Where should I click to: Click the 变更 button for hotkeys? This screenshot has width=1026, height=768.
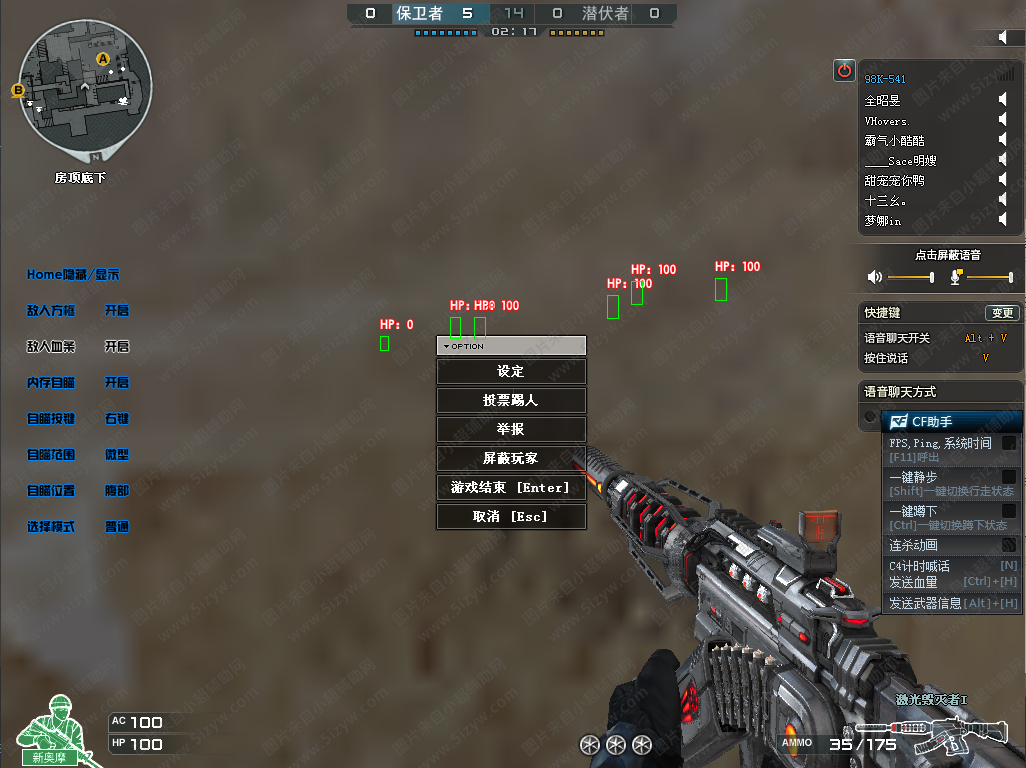tap(1001, 313)
